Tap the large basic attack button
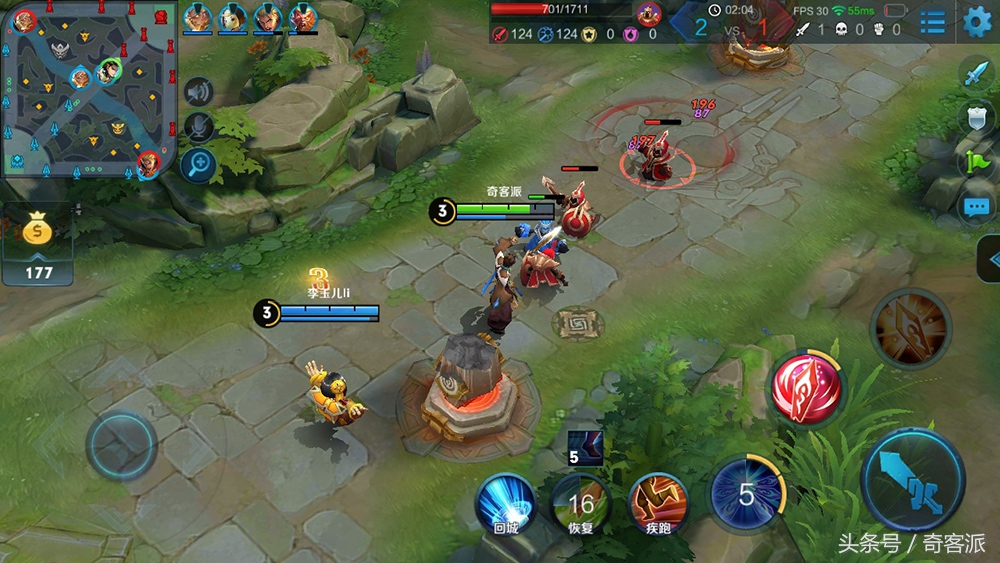The image size is (1000, 563). pyautogui.click(x=912, y=479)
